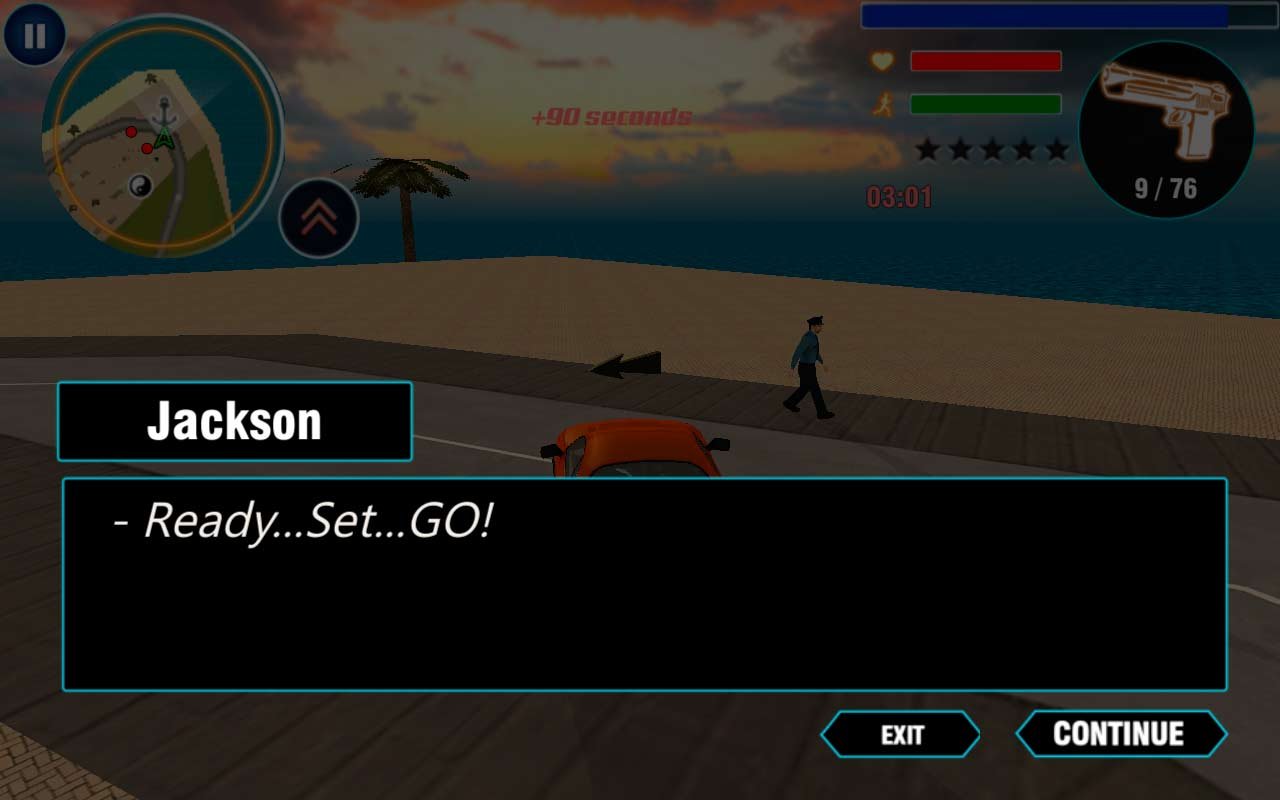Screen dimensions: 1280x800
Task: Select the pistol weapon icon
Action: coord(1166,130)
